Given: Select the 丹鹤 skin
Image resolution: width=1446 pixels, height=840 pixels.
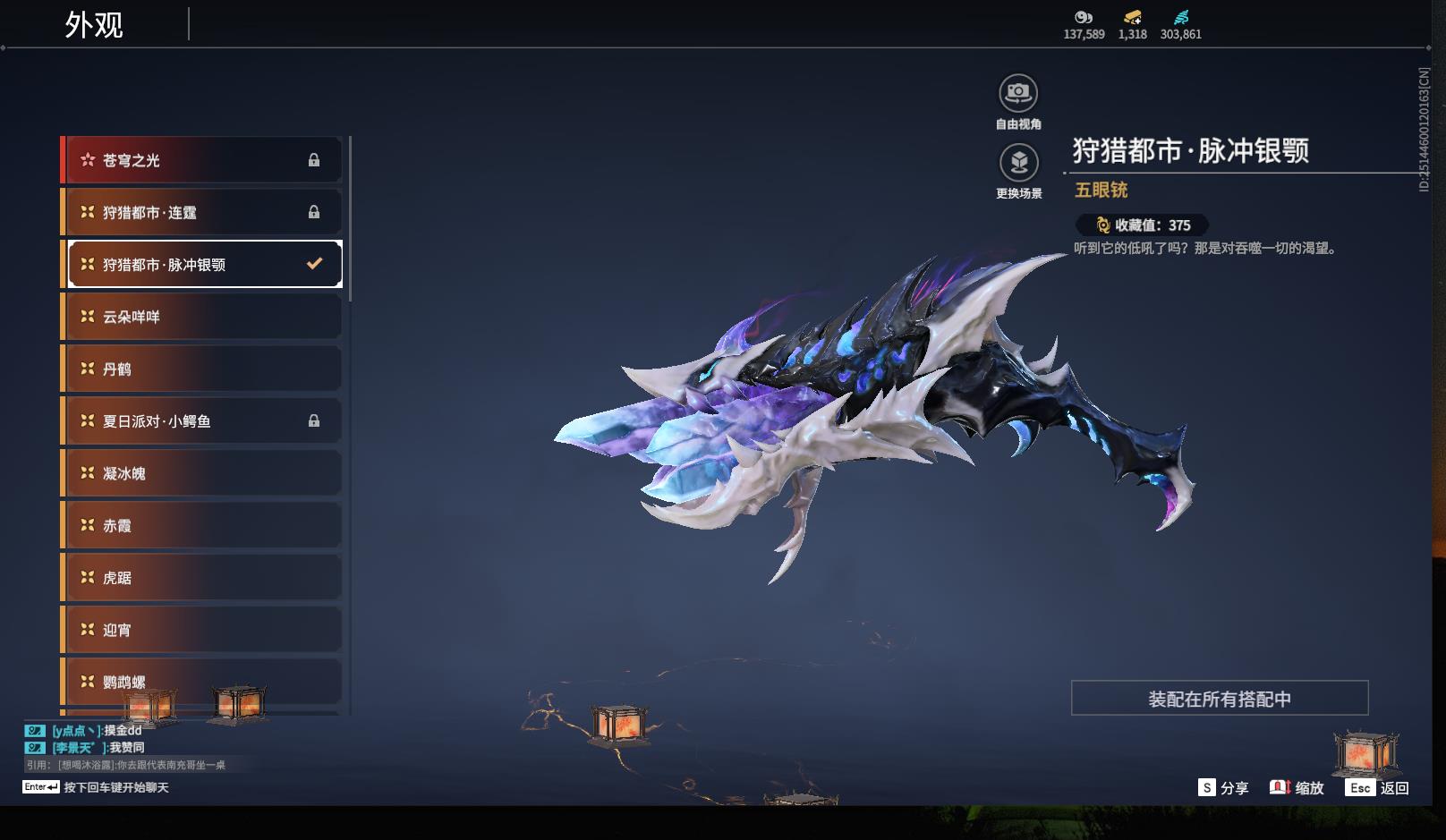Looking at the screenshot, I should point(203,369).
